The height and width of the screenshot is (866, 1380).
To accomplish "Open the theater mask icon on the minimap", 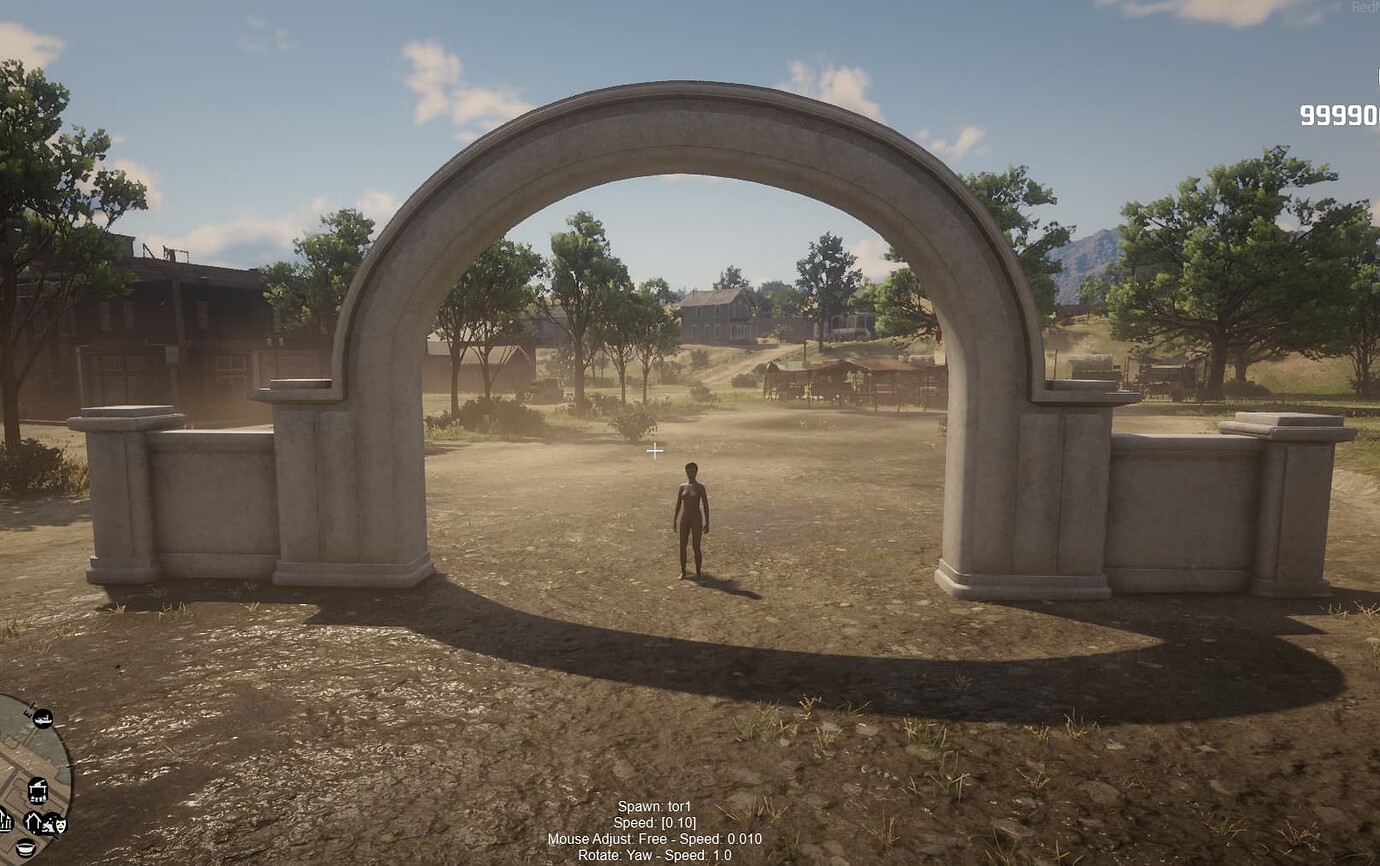I will [60, 825].
